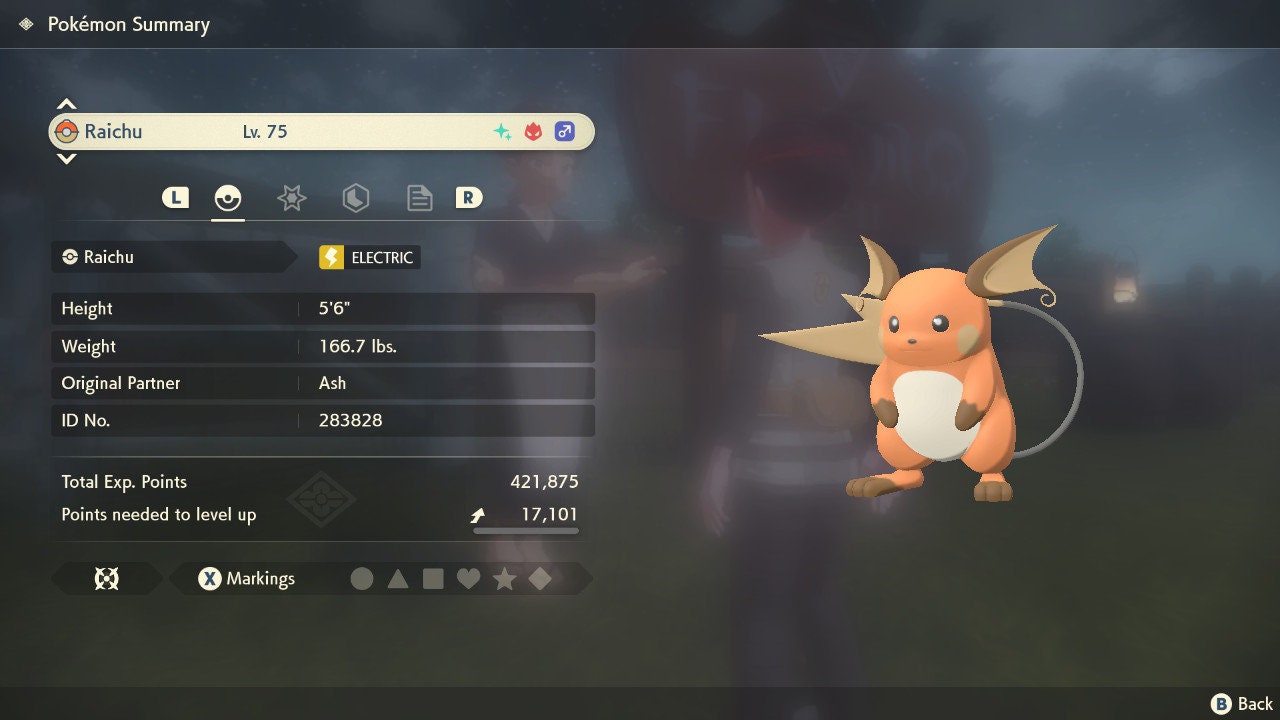
Task: Open the document memo tab
Action: click(419, 197)
